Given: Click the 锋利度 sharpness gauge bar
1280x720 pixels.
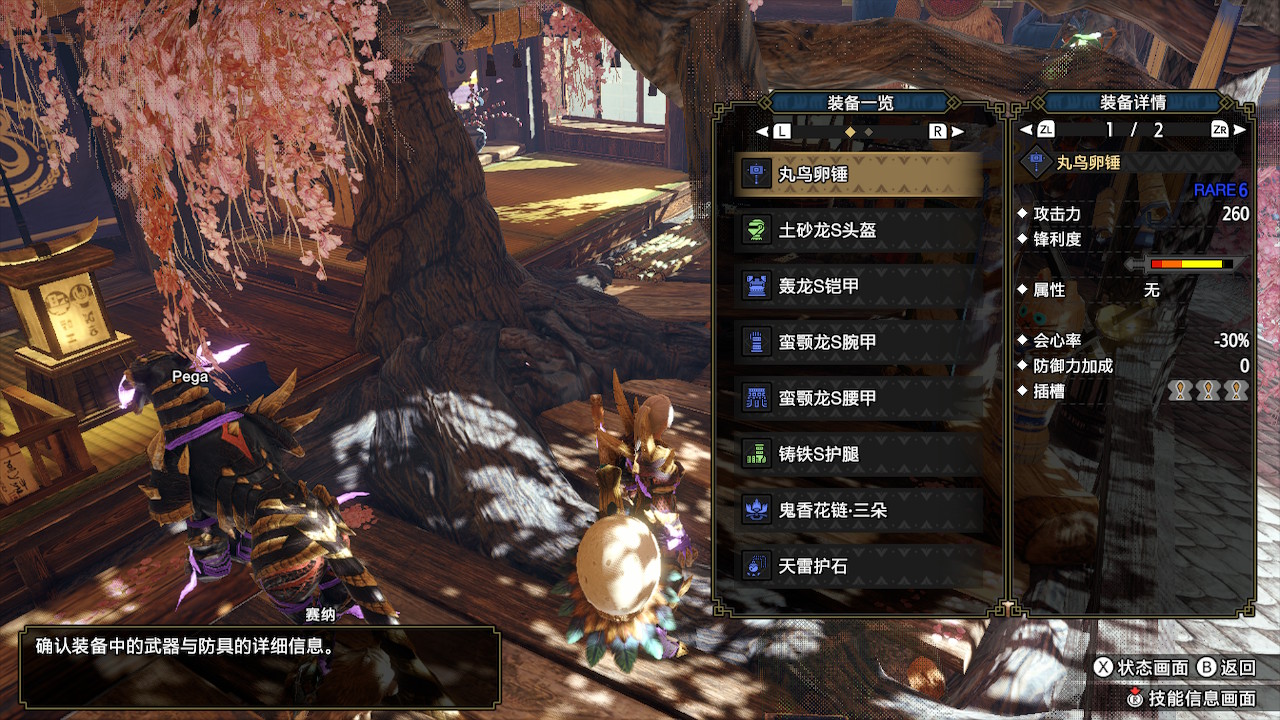Looking at the screenshot, I should pos(1190,264).
